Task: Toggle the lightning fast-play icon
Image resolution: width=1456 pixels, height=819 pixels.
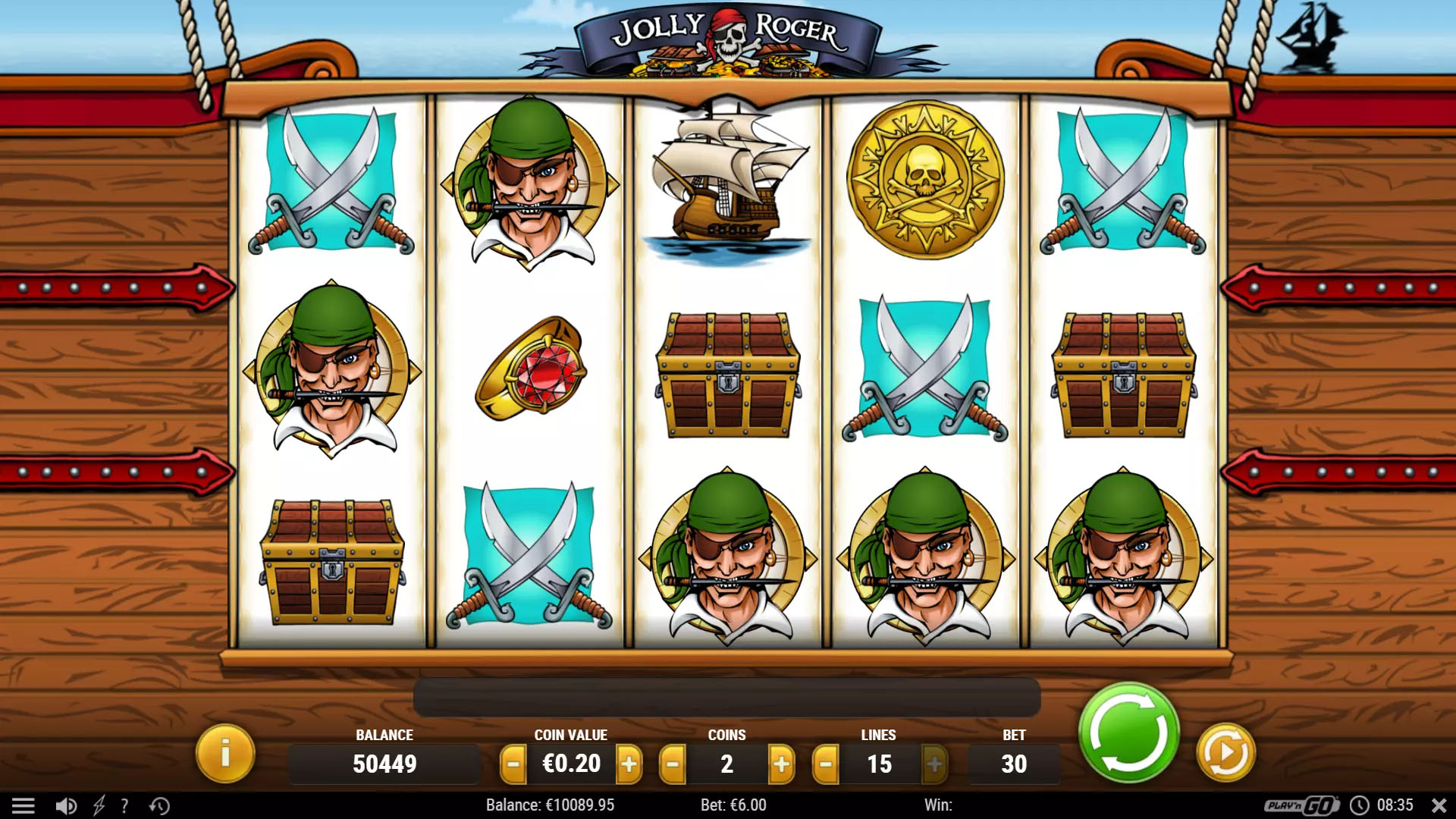Action: pyautogui.click(x=99, y=805)
